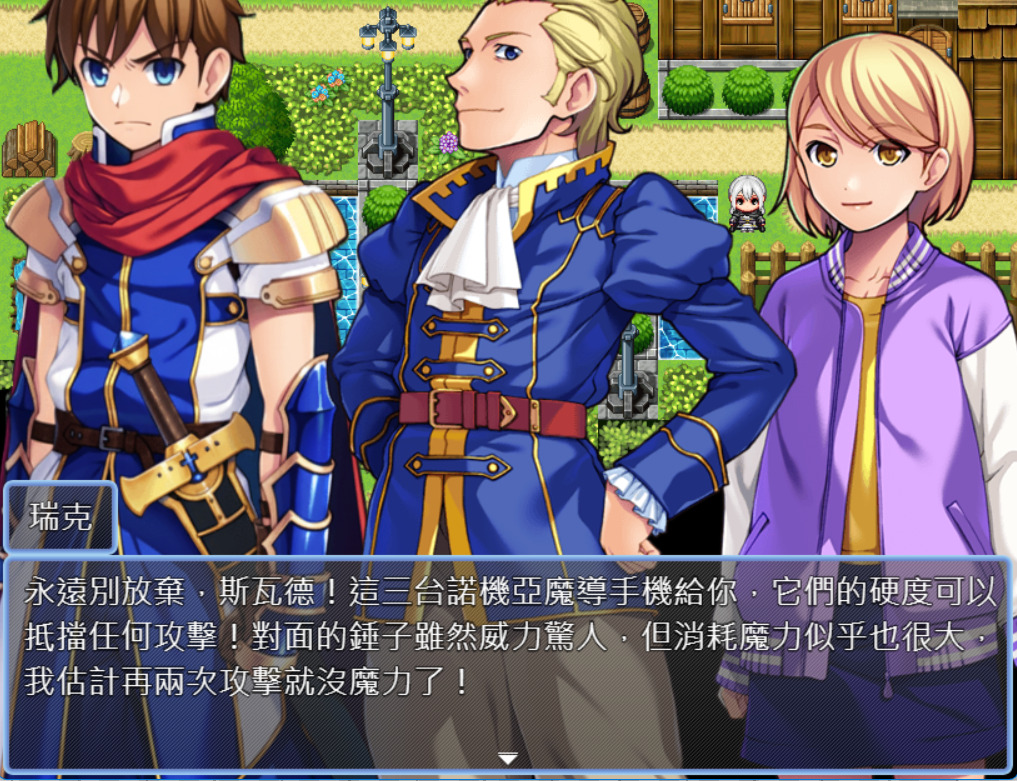Click the white continue arrow in the dialogue box

508,759
